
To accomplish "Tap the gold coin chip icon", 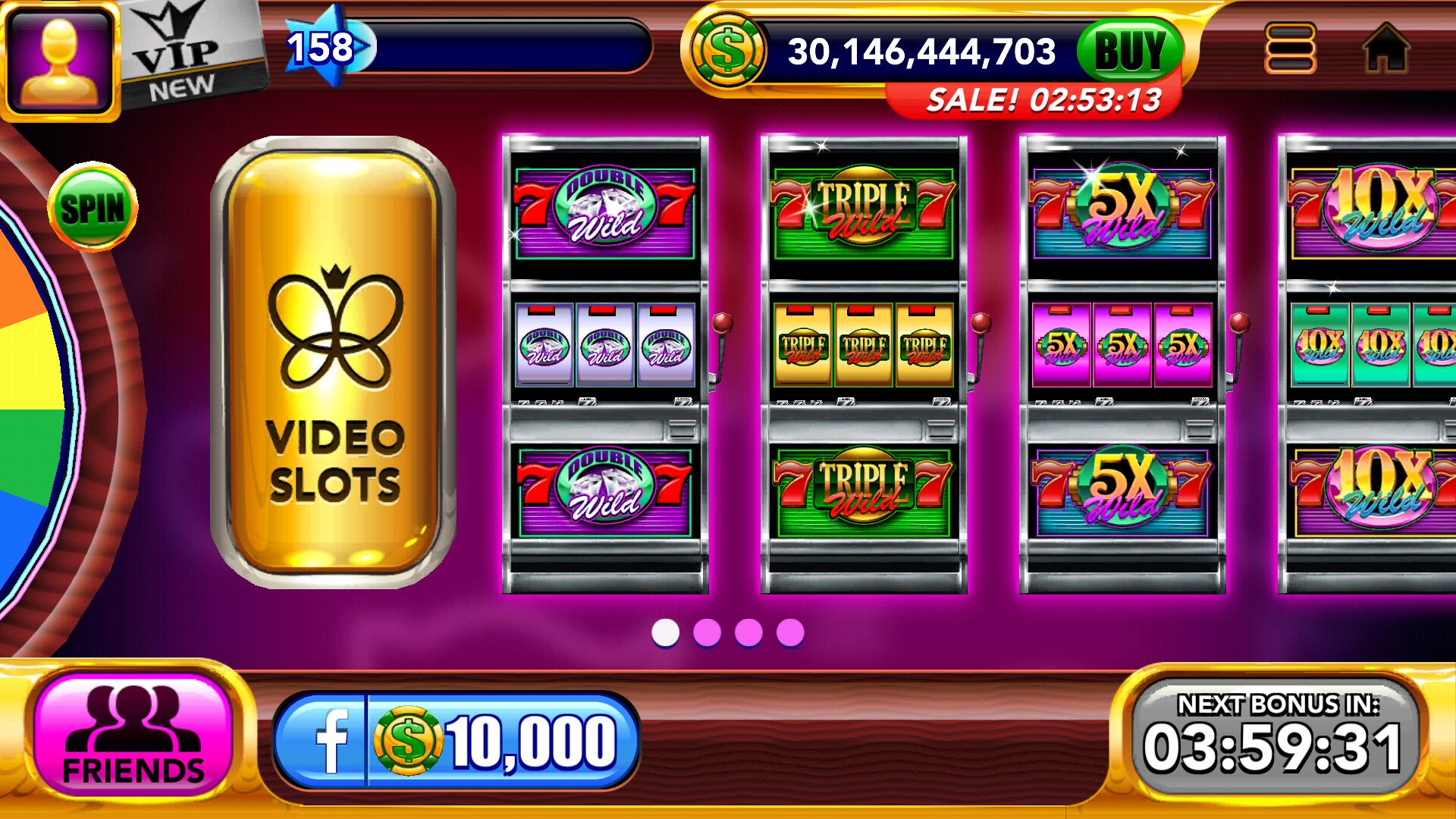I will [x=726, y=52].
